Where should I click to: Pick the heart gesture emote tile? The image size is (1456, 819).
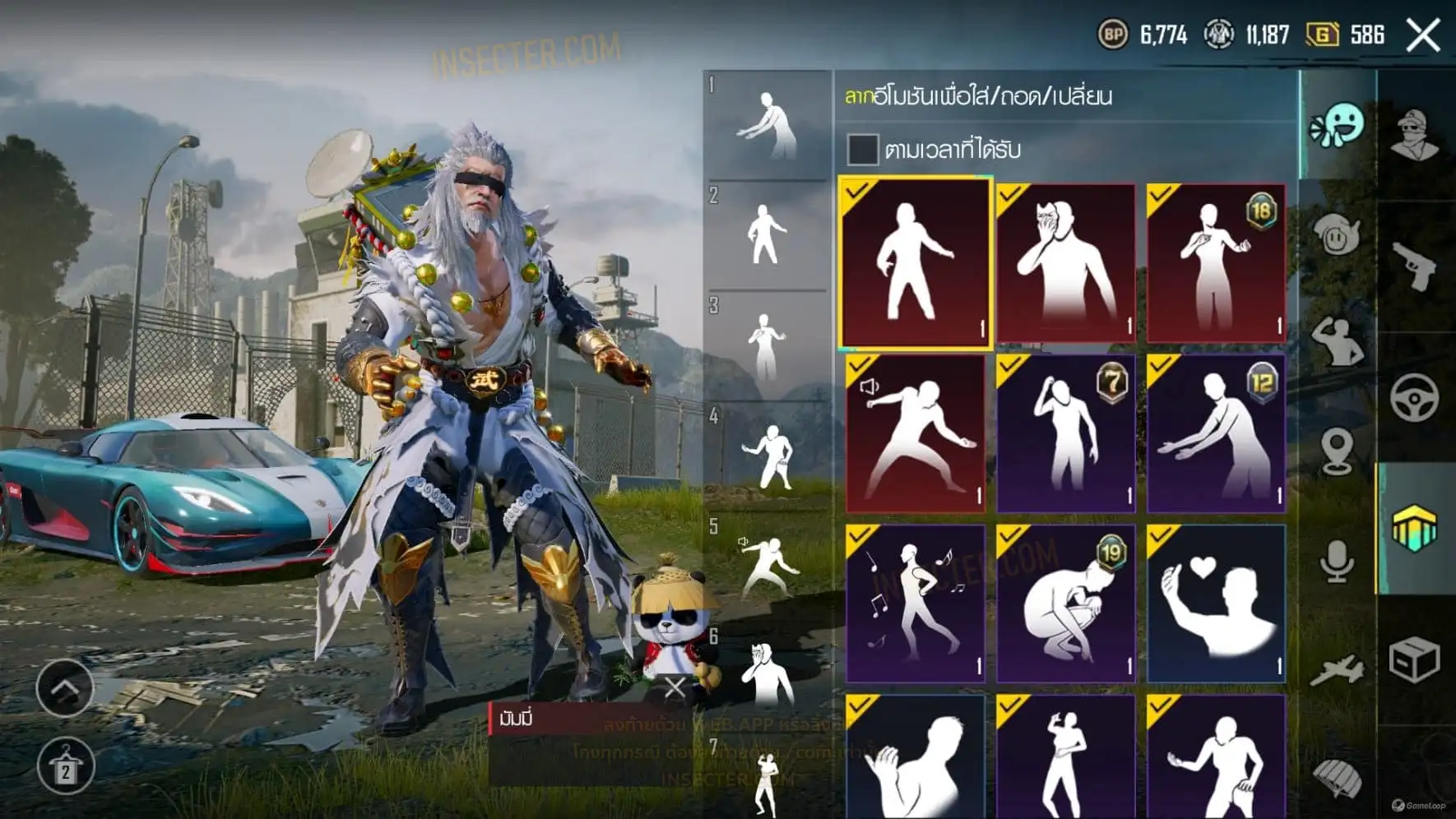tap(1216, 604)
